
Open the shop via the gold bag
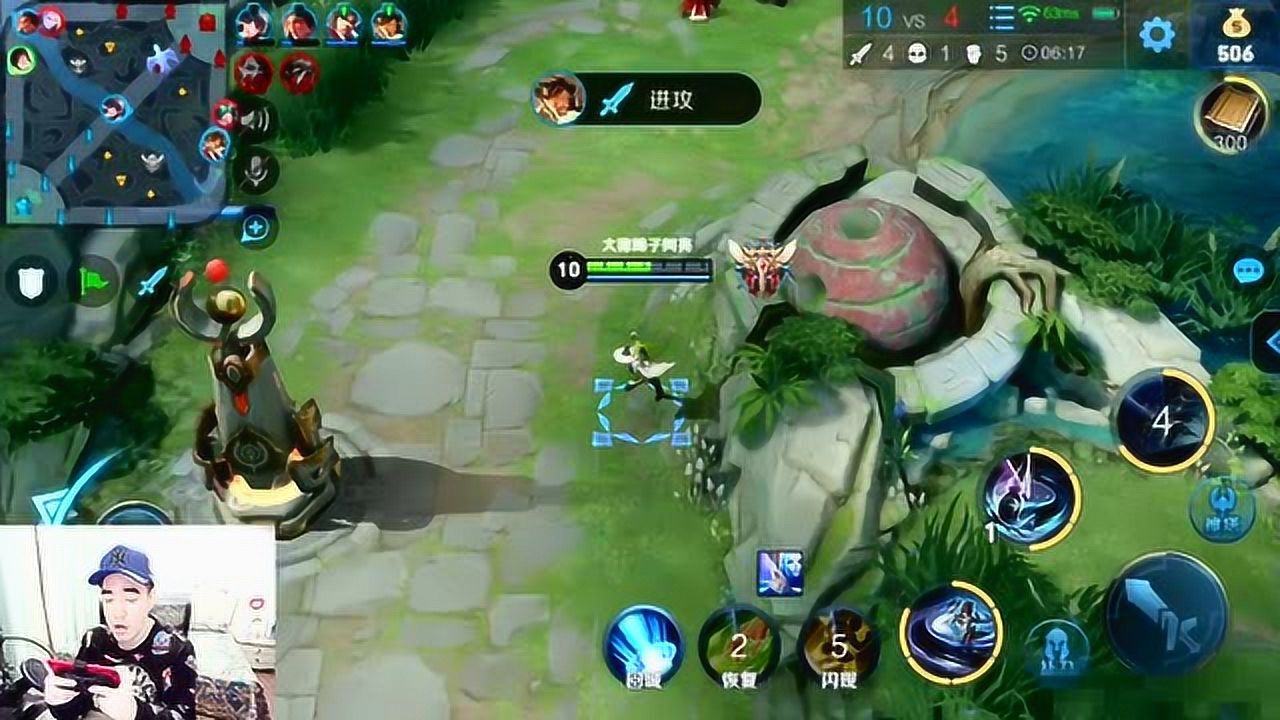click(x=1236, y=34)
